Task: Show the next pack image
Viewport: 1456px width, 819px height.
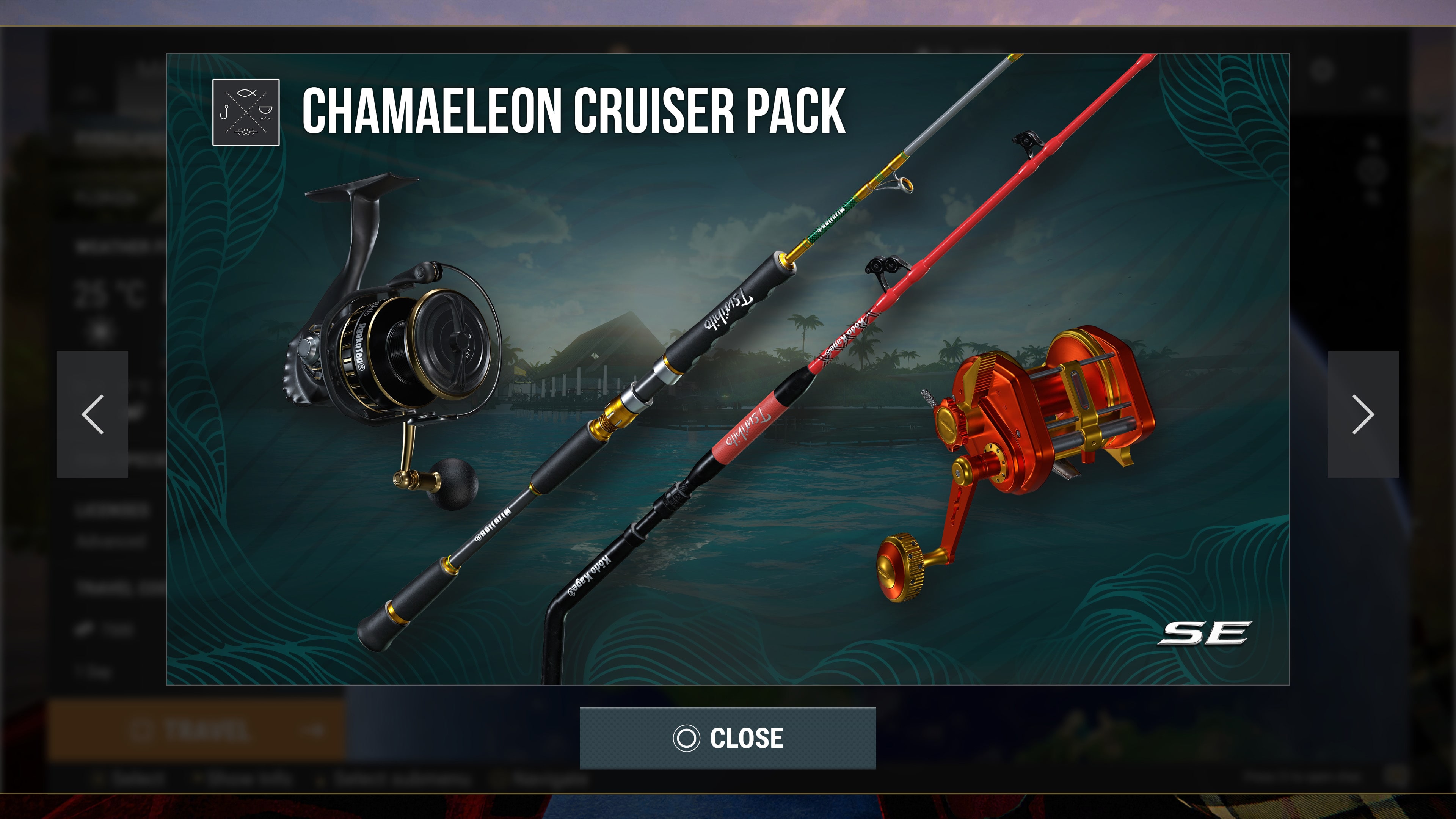Action: 1363,414
